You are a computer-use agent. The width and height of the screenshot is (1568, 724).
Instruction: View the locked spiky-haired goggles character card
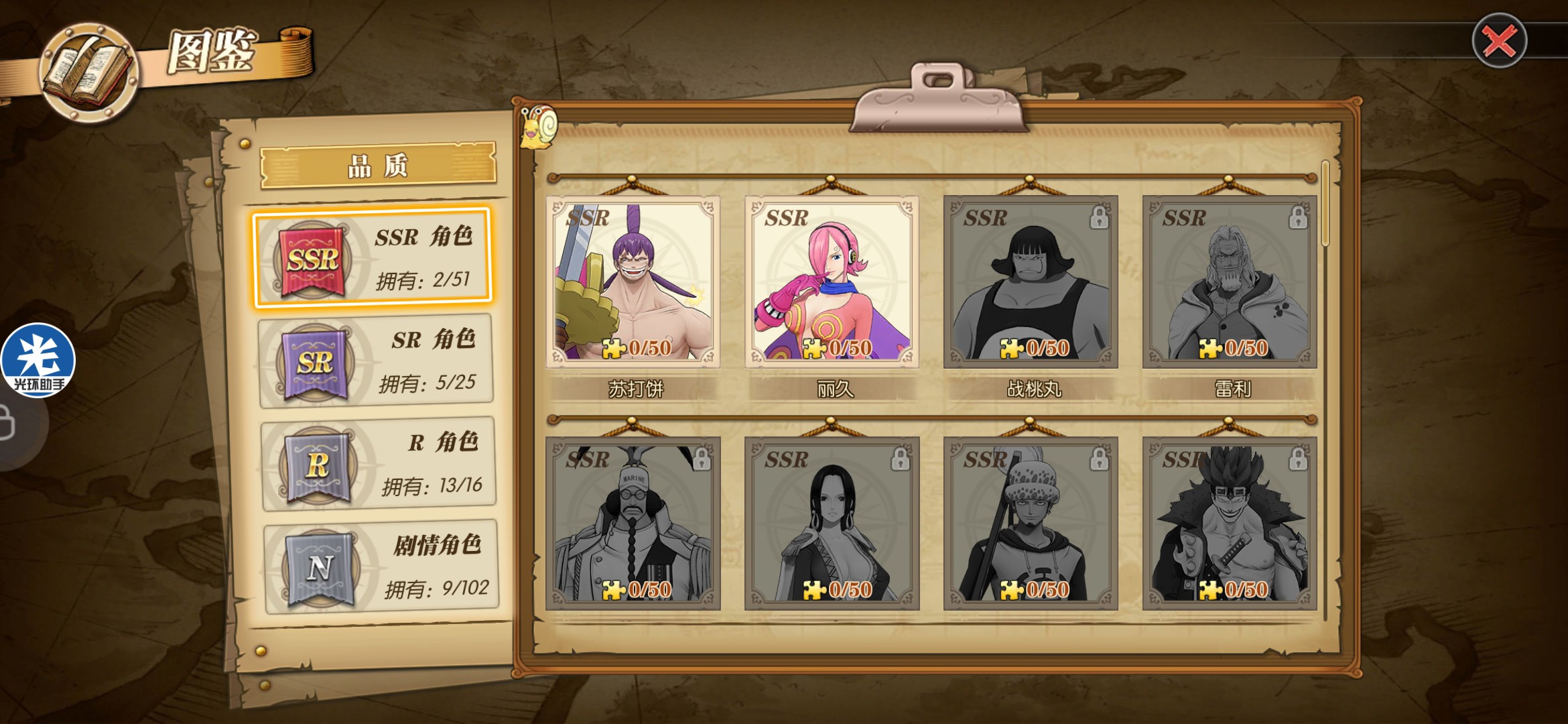pyautogui.click(x=1229, y=524)
